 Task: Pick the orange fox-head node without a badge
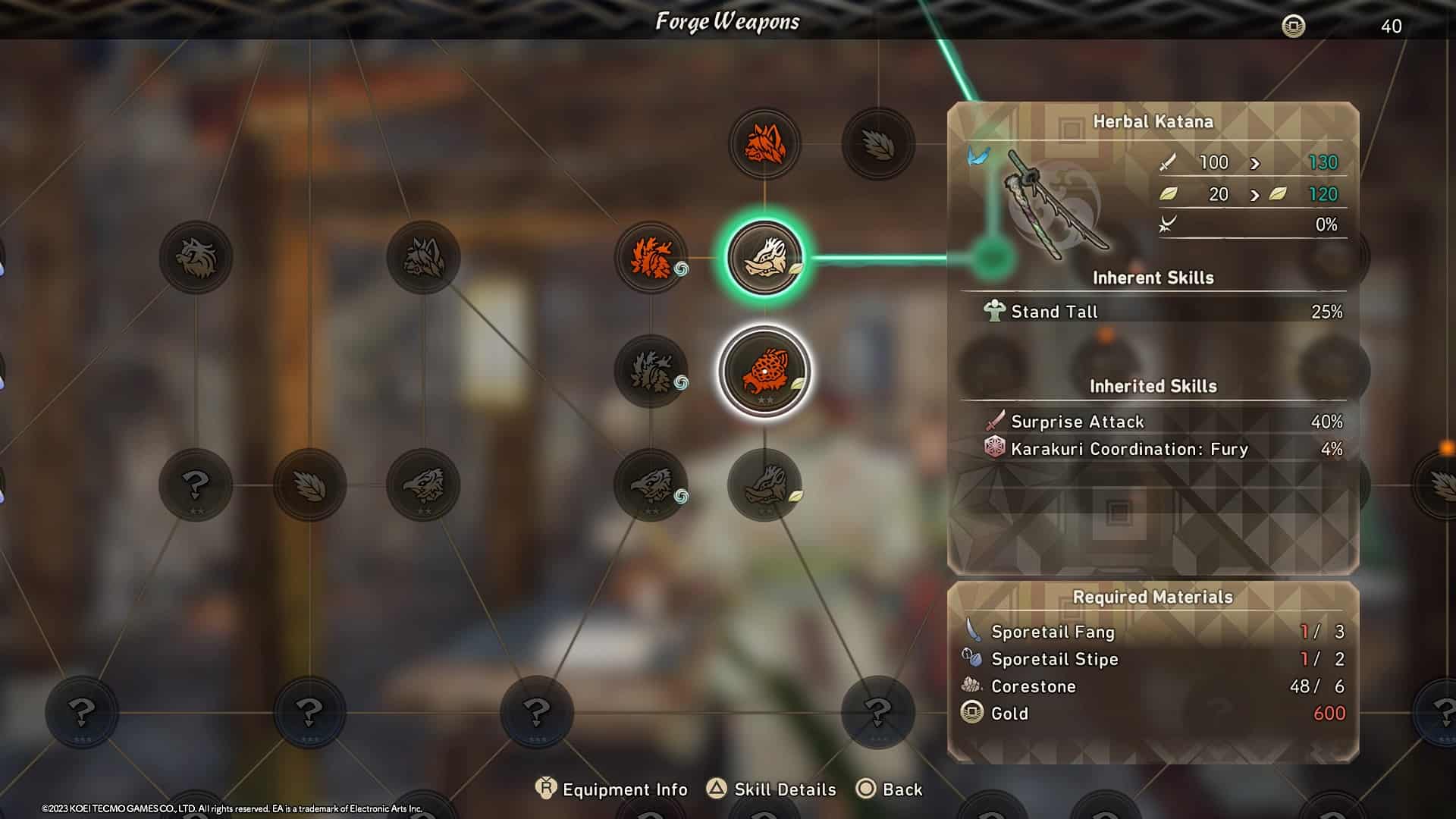point(764,144)
